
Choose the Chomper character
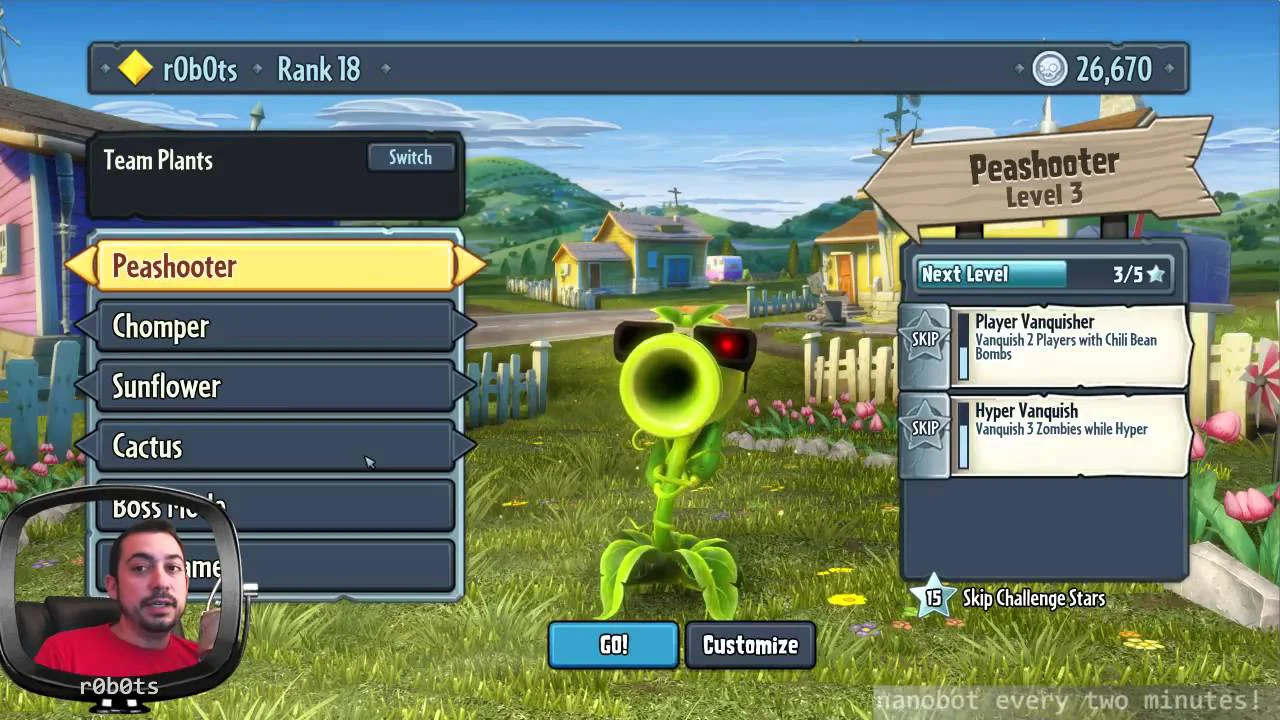(x=275, y=326)
